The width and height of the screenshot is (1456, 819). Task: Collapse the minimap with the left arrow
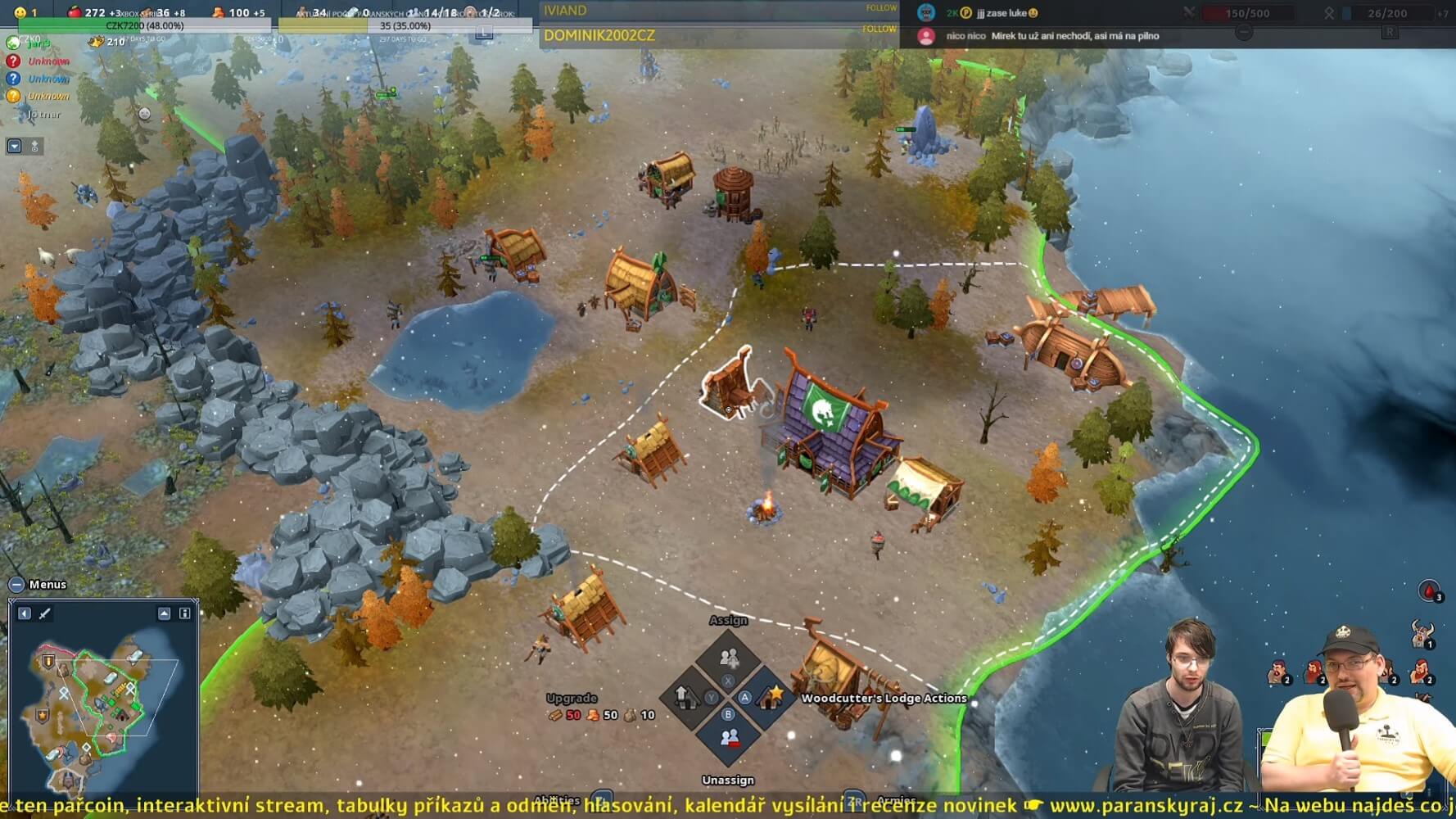click(x=25, y=613)
